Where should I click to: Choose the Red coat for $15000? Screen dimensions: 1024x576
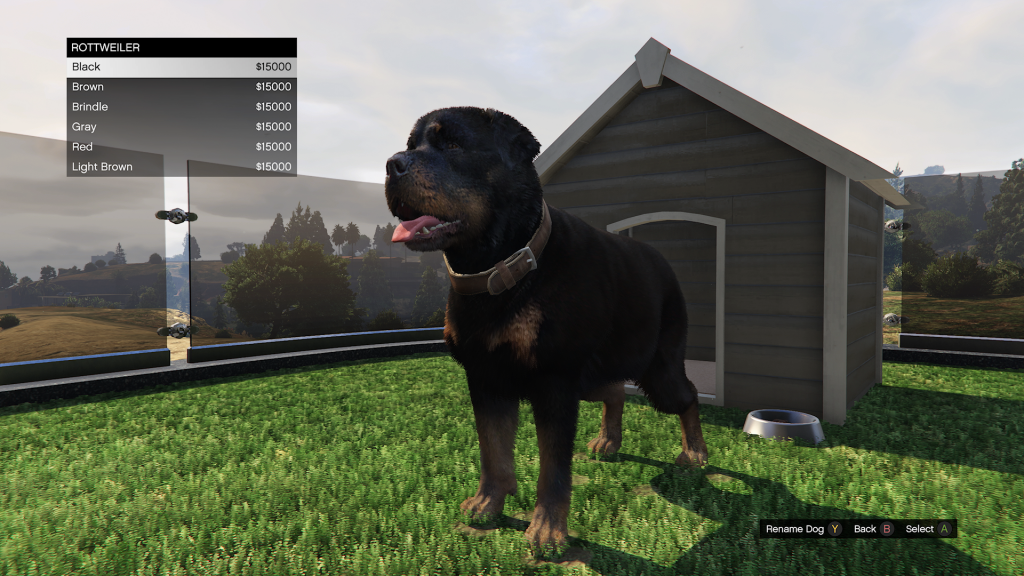coord(181,147)
